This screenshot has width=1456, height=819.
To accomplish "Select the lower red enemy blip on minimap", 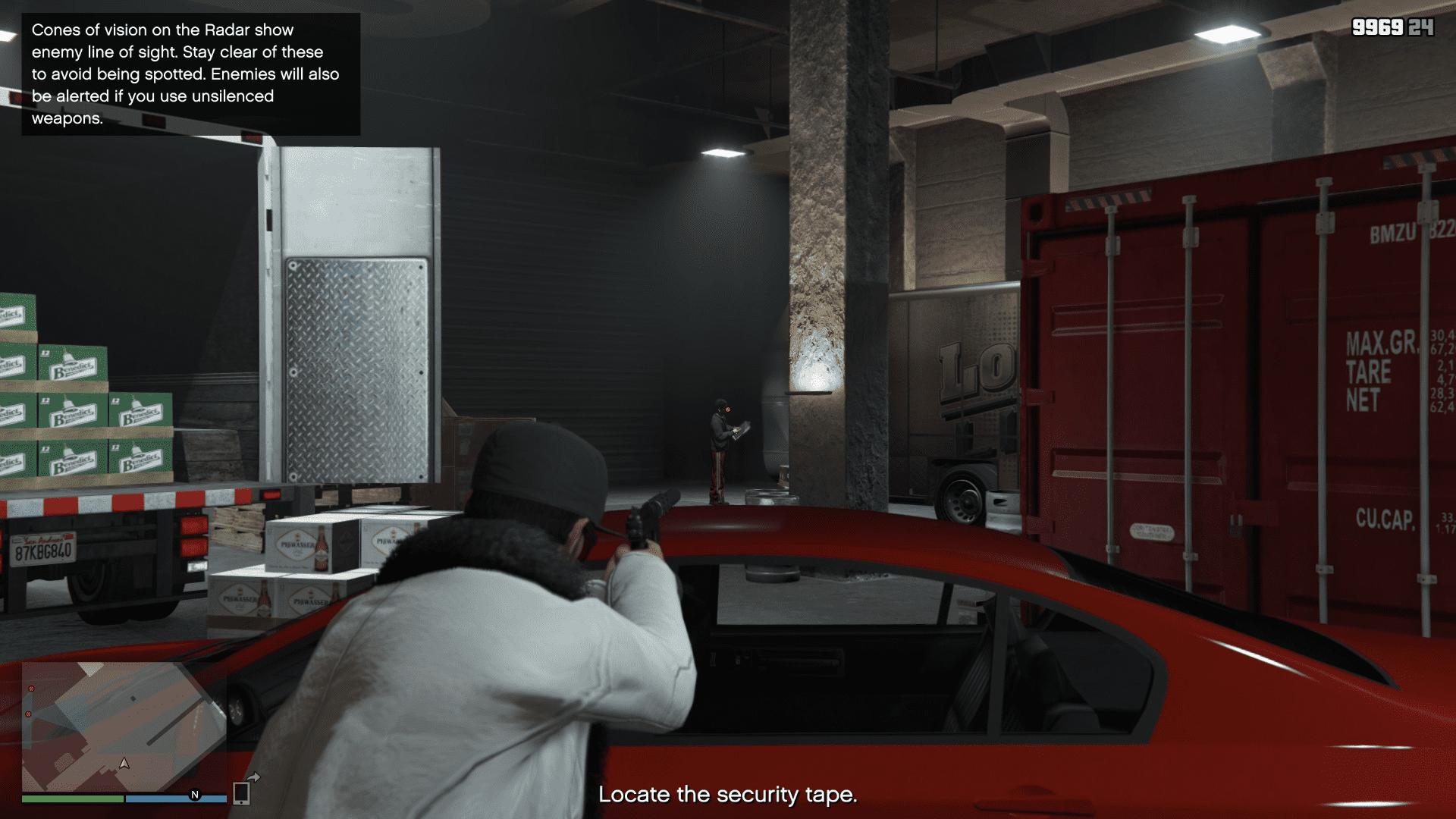I will coord(28,714).
